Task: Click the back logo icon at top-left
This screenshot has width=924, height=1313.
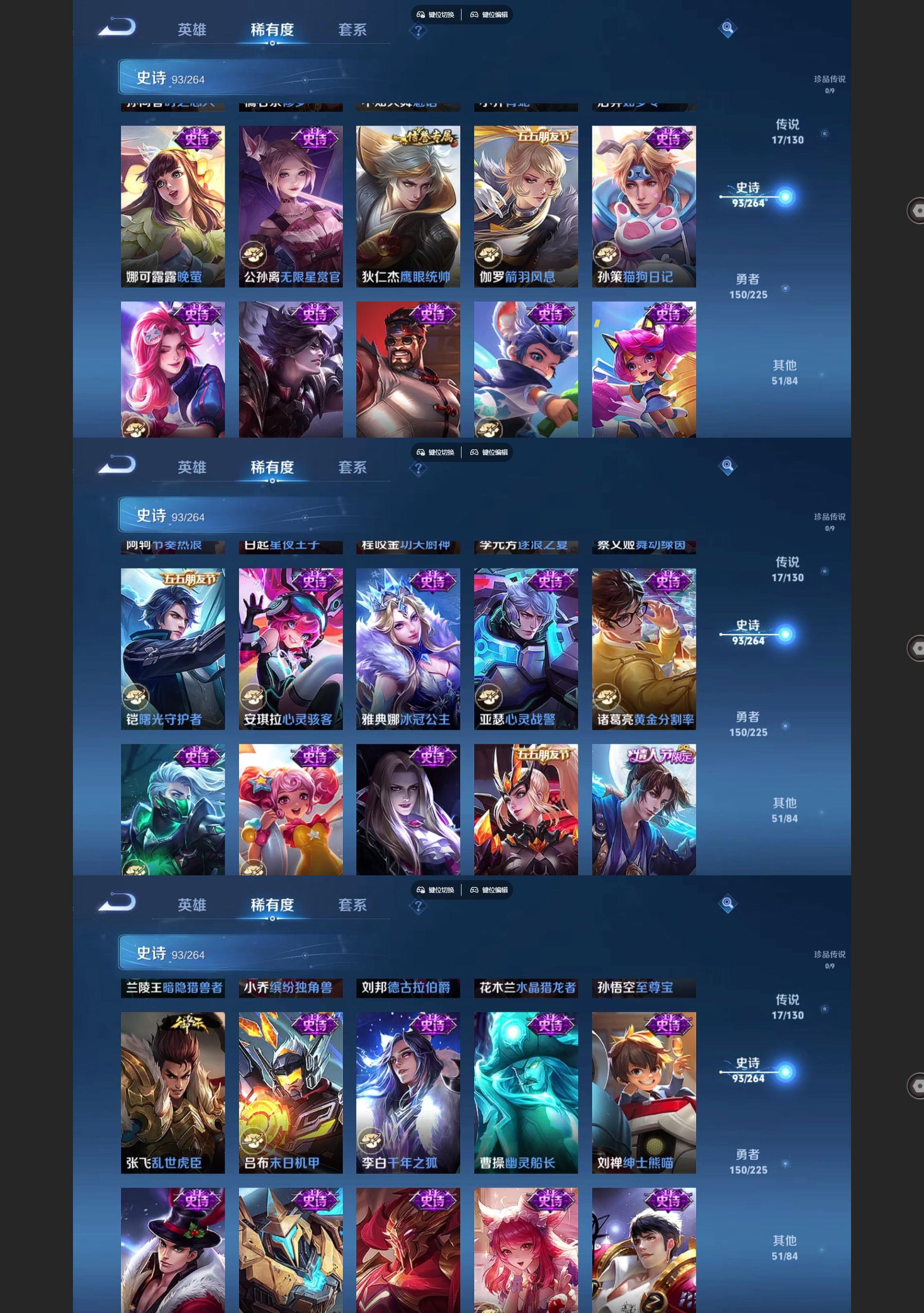Action: [x=117, y=27]
